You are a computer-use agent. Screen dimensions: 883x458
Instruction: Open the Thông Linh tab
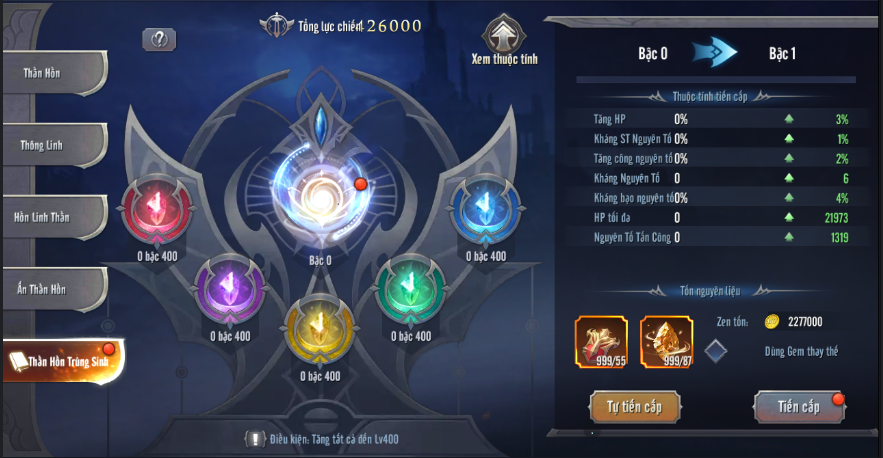[x=52, y=145]
